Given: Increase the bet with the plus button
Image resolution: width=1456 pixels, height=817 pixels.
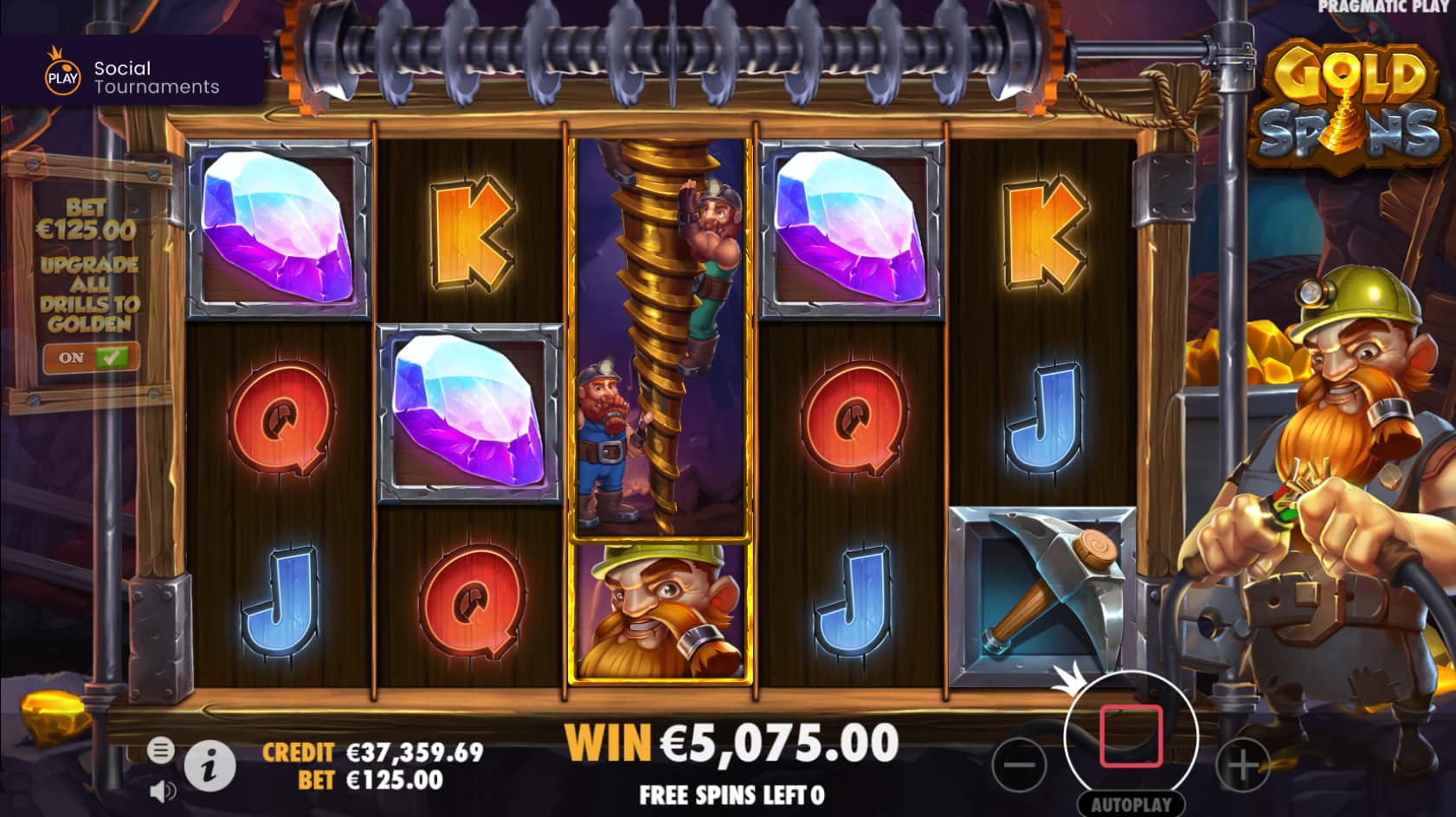Looking at the screenshot, I should tap(1244, 766).
